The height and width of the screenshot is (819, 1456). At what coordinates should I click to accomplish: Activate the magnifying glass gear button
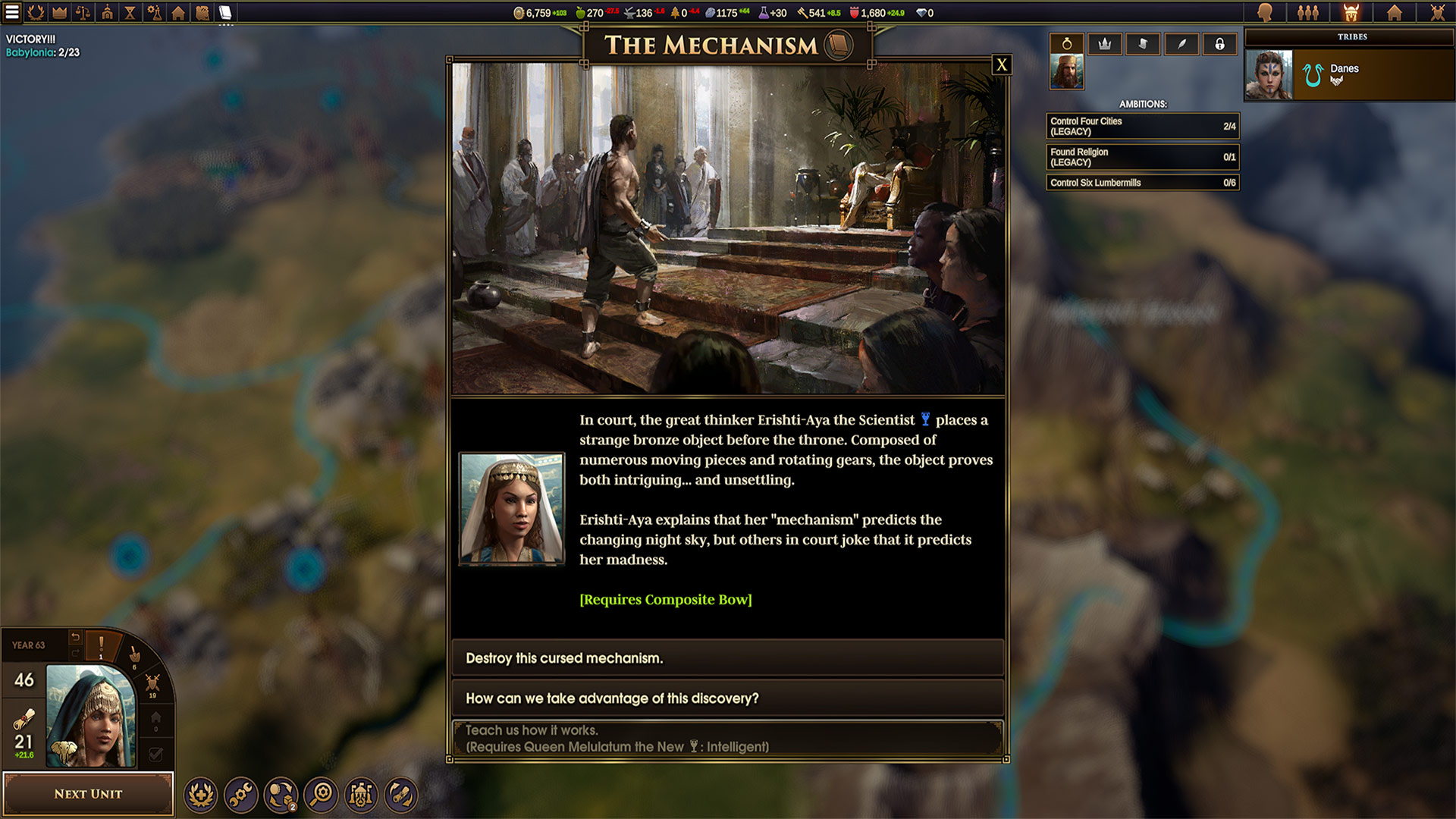[321, 795]
